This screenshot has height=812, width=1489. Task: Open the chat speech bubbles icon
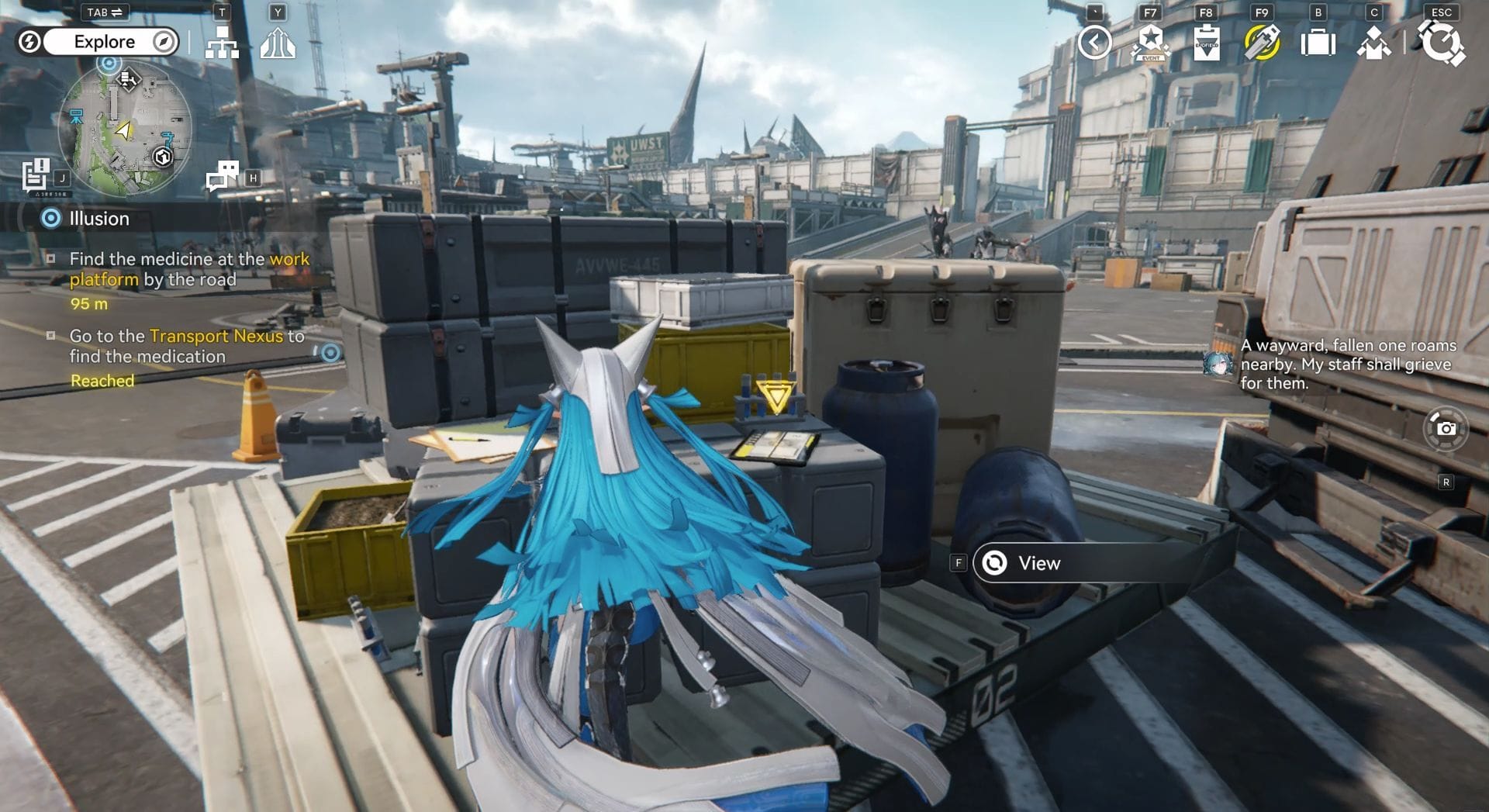click(x=223, y=176)
